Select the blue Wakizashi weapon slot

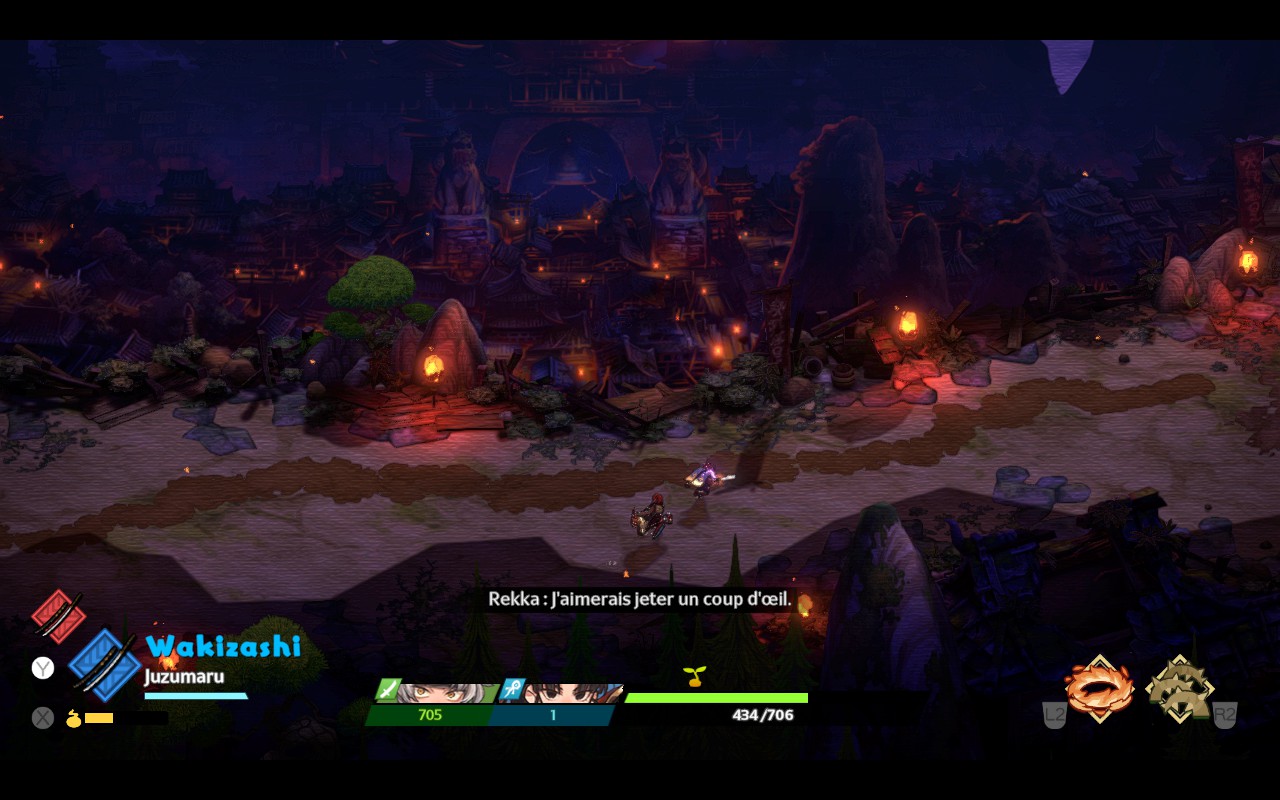[105, 665]
